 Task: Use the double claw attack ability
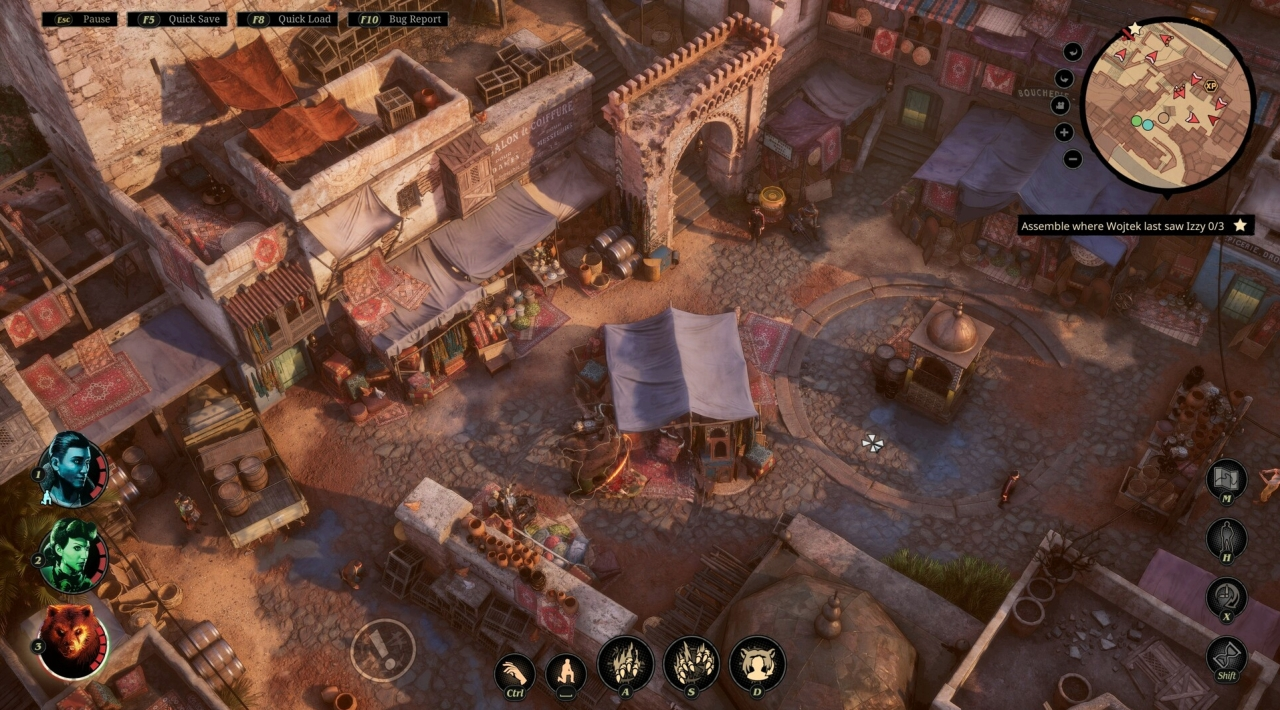[691, 663]
